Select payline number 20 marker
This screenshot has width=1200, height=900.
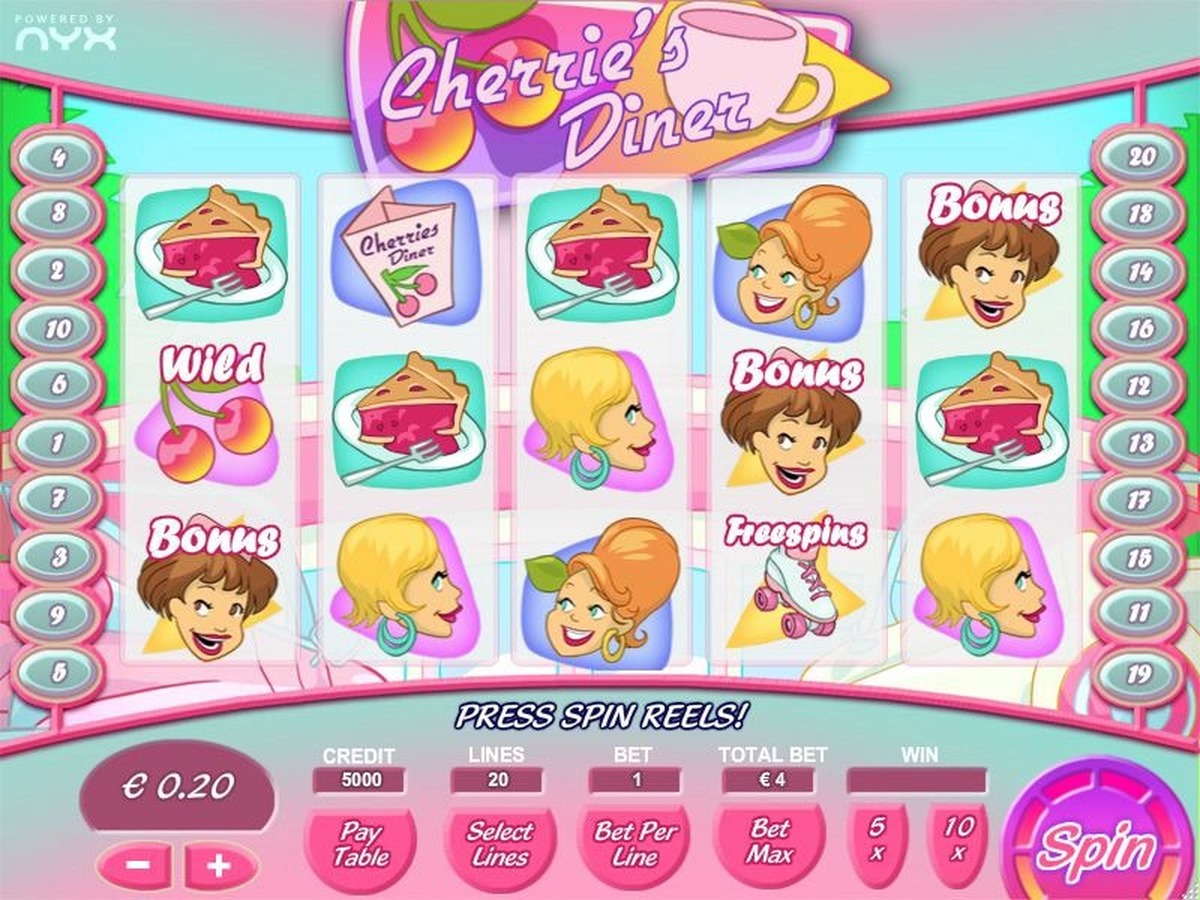pos(1141,157)
